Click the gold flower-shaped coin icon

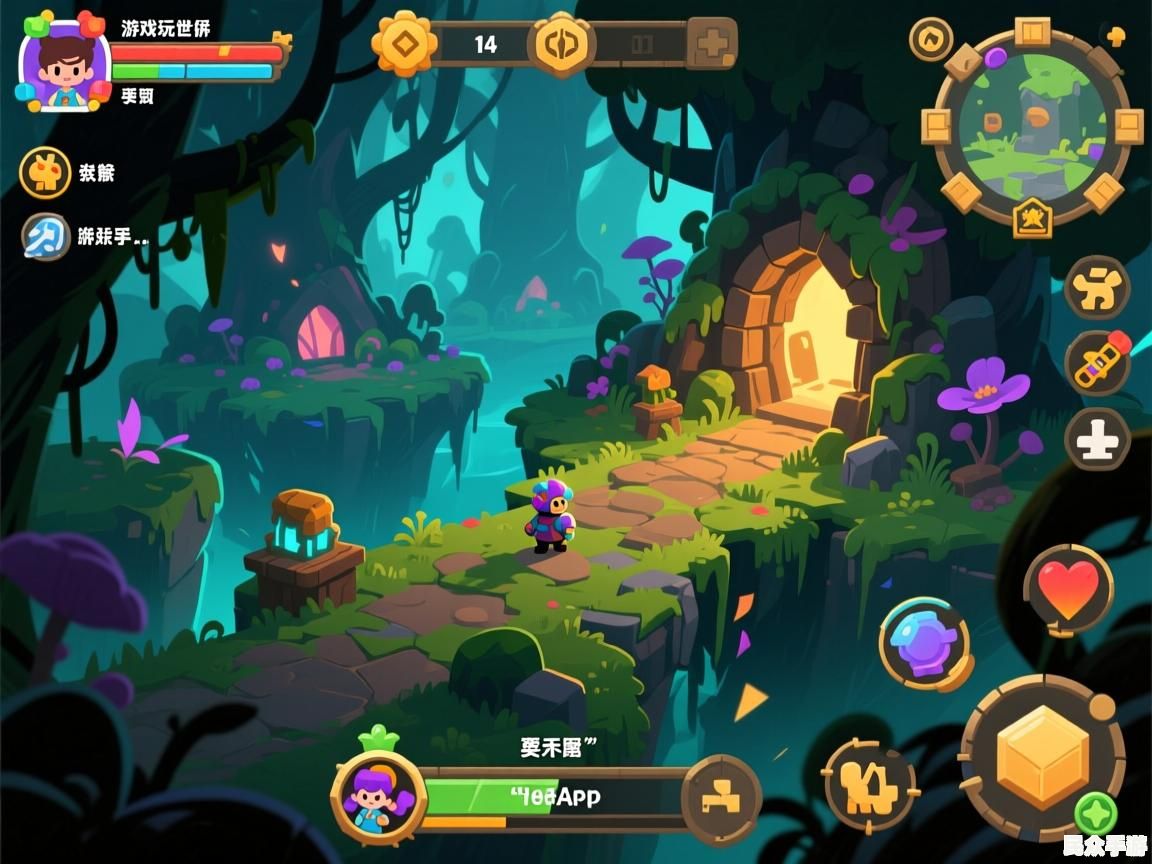pos(404,44)
